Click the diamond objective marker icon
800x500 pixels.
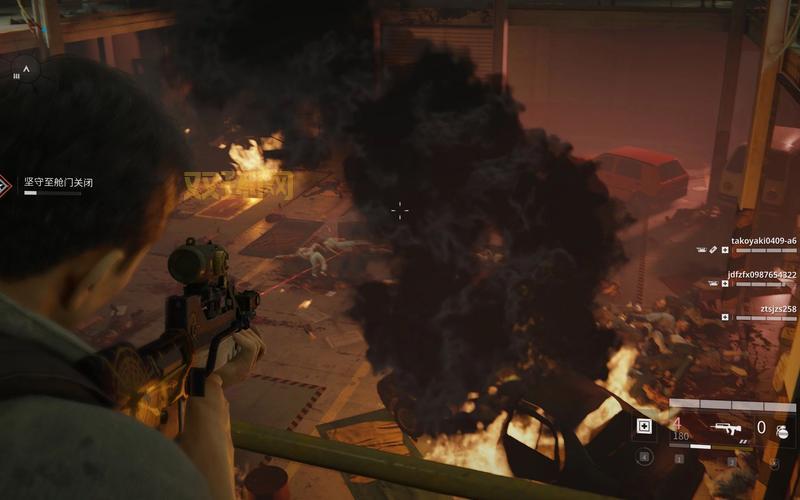click(x=5, y=184)
